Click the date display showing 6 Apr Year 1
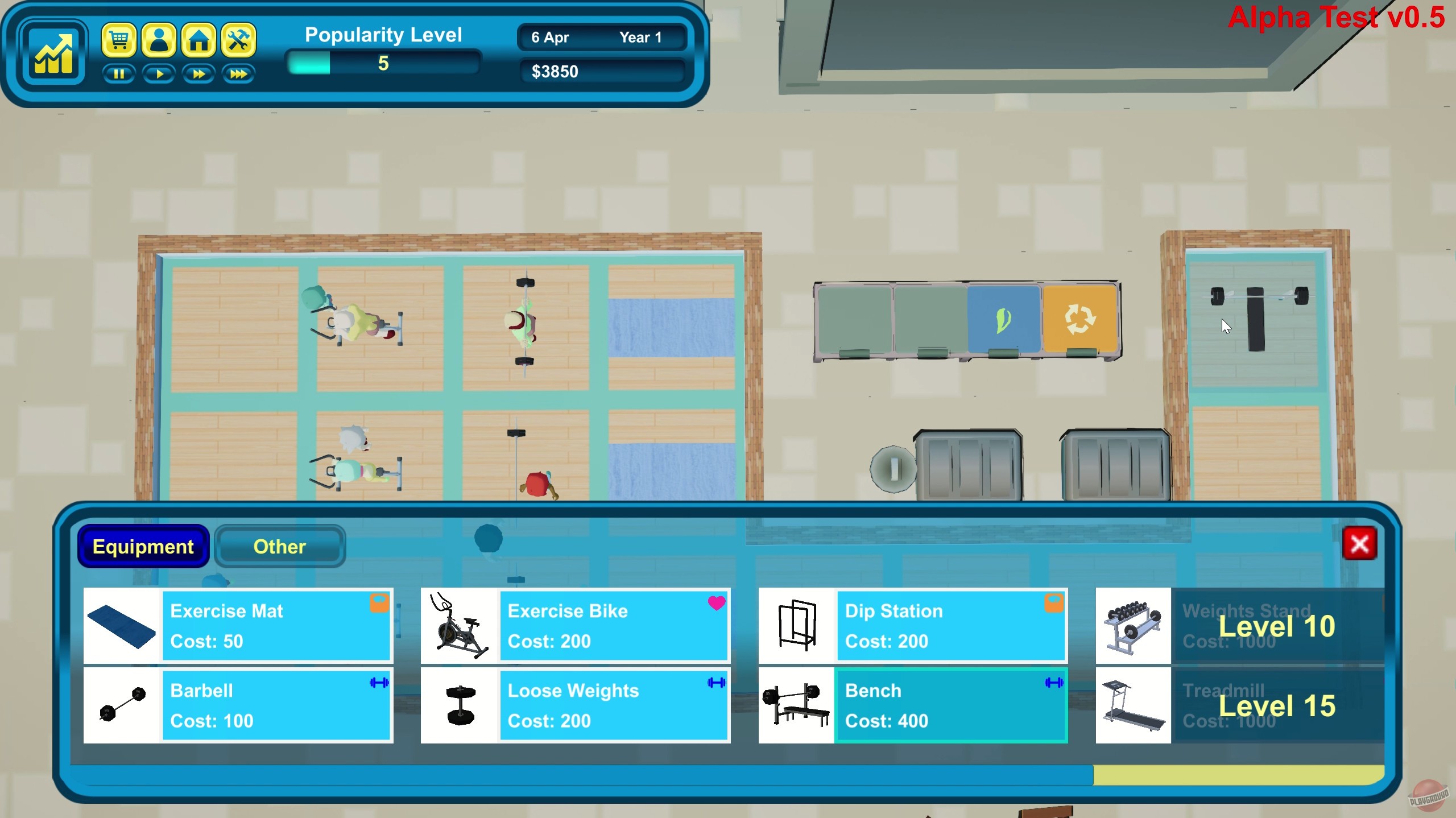This screenshot has width=1456, height=818. [x=602, y=38]
